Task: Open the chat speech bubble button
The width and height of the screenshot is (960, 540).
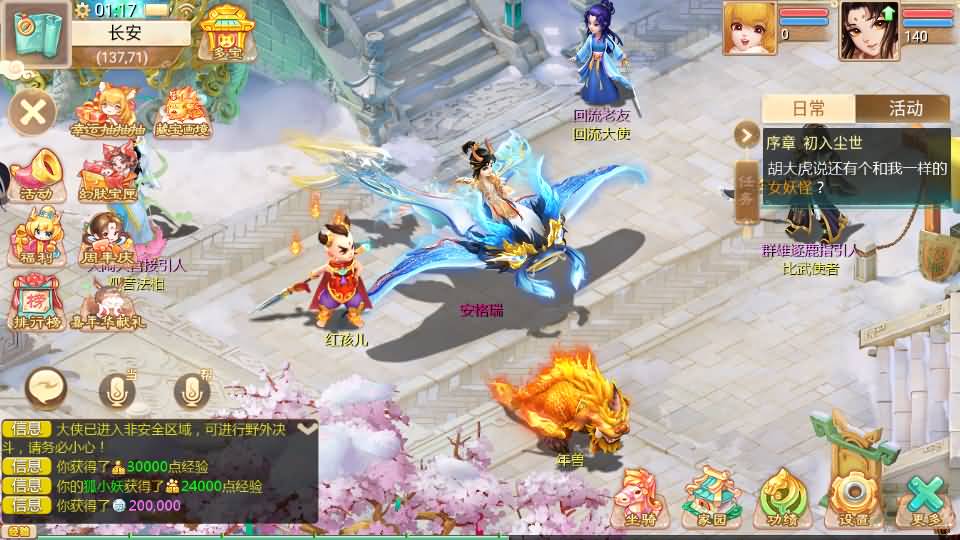Action: pos(47,385)
